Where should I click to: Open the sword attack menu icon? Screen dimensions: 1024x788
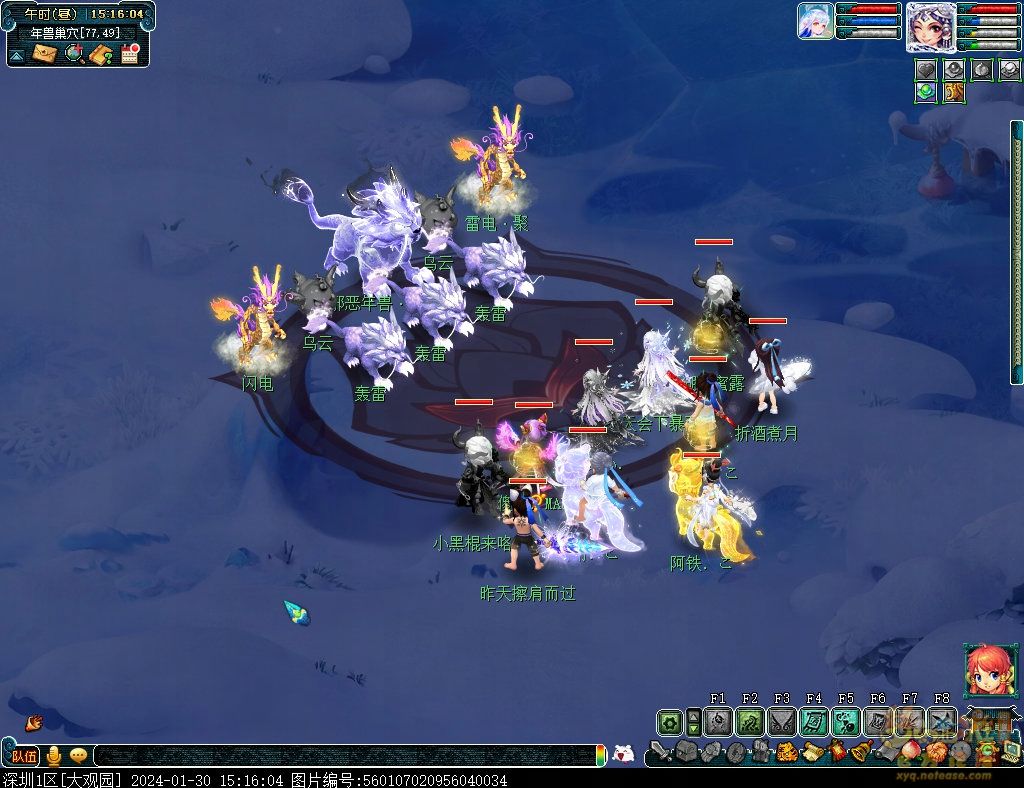(661, 751)
